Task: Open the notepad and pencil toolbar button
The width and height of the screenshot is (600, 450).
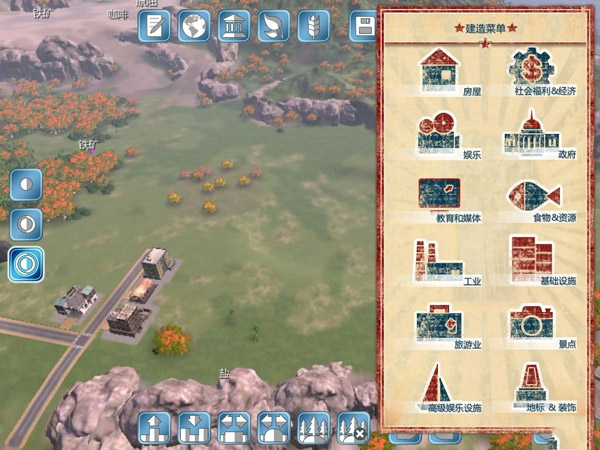Action: 155,26
